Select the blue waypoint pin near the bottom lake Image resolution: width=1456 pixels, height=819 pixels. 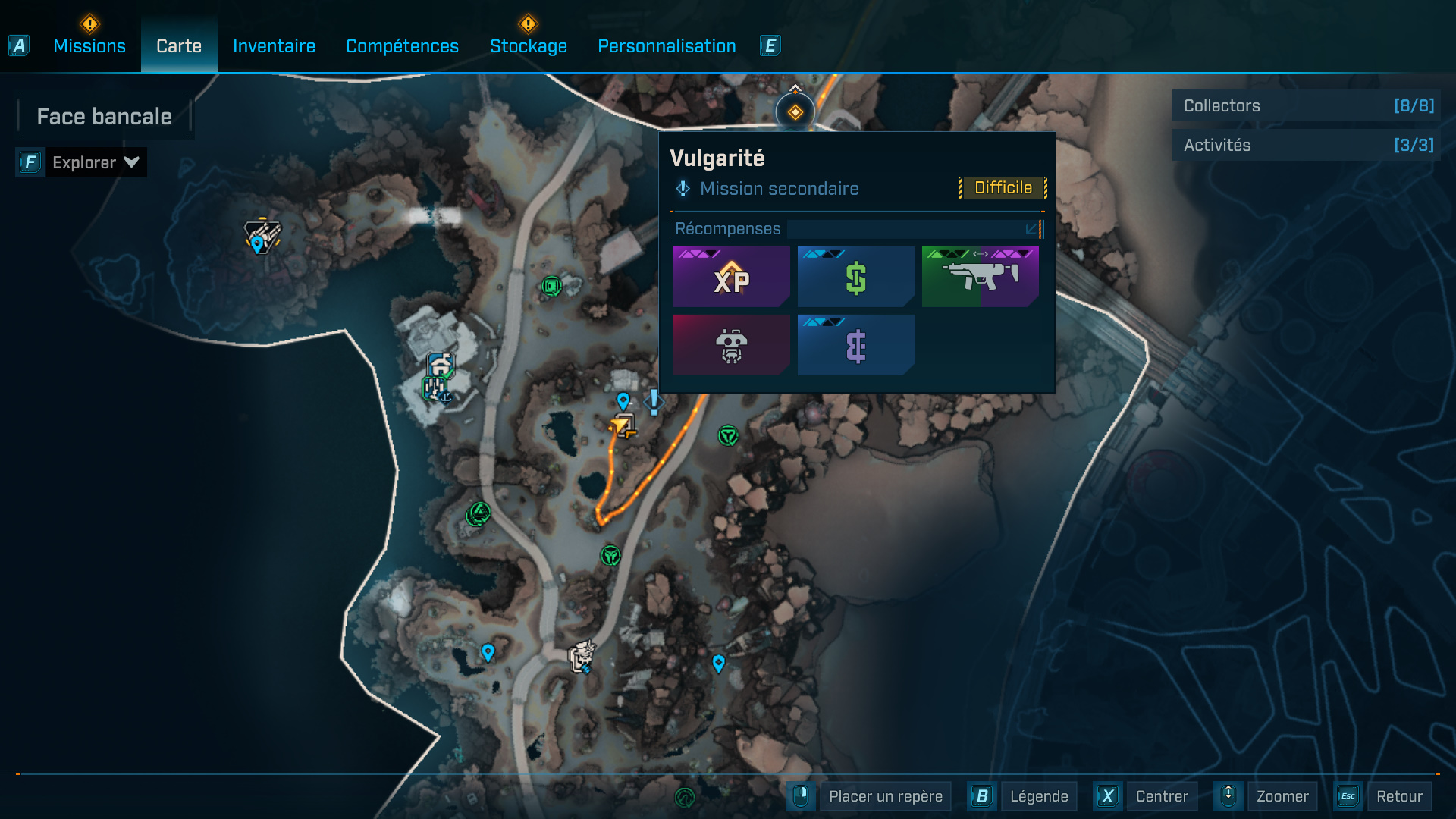(x=488, y=651)
